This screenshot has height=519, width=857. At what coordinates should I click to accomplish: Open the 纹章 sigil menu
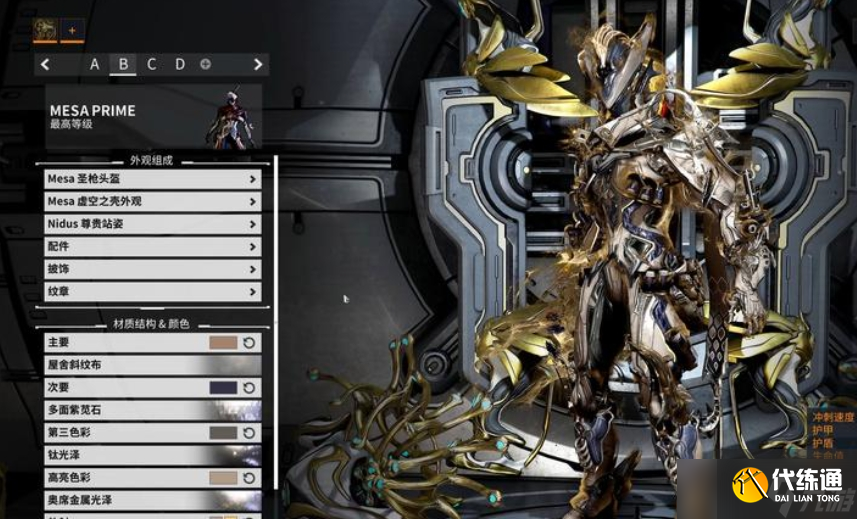point(152,291)
